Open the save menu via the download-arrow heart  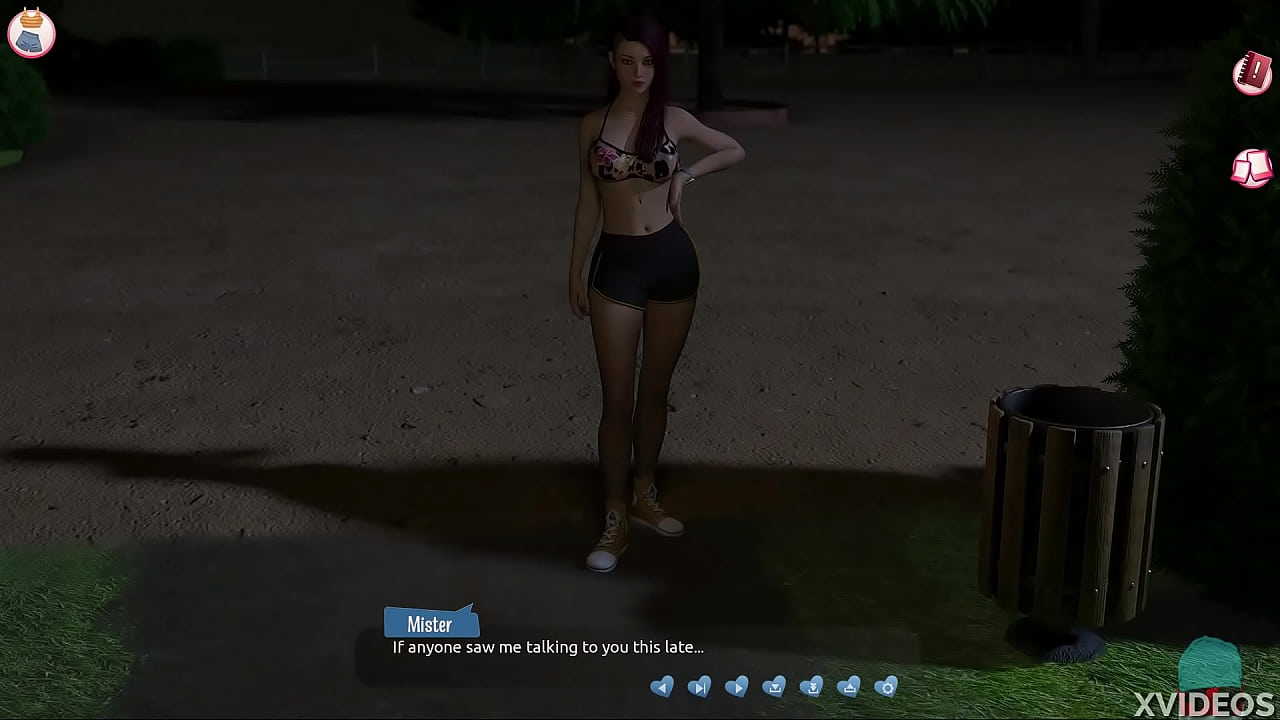coord(774,687)
